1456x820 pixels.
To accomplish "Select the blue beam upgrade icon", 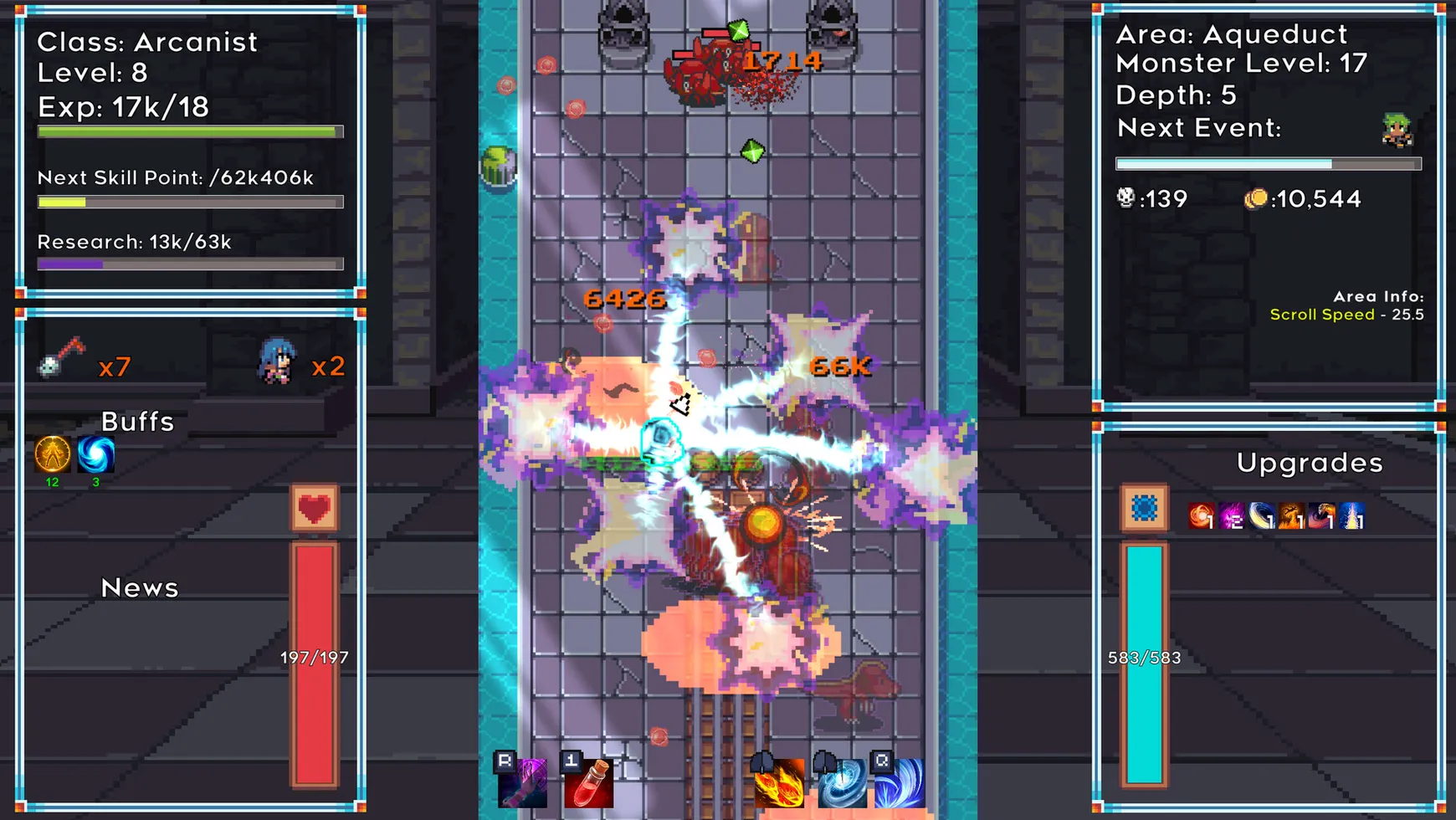I will [x=1352, y=516].
